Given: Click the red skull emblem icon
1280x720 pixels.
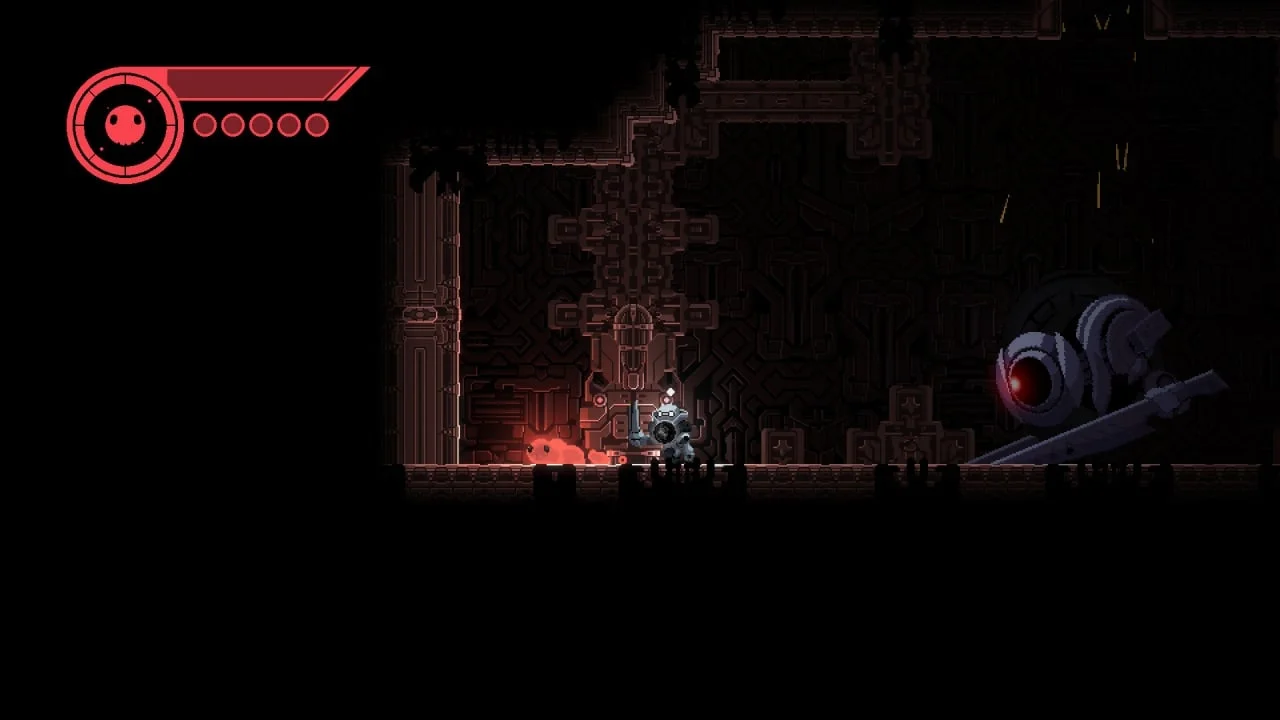Looking at the screenshot, I should pos(125,125).
